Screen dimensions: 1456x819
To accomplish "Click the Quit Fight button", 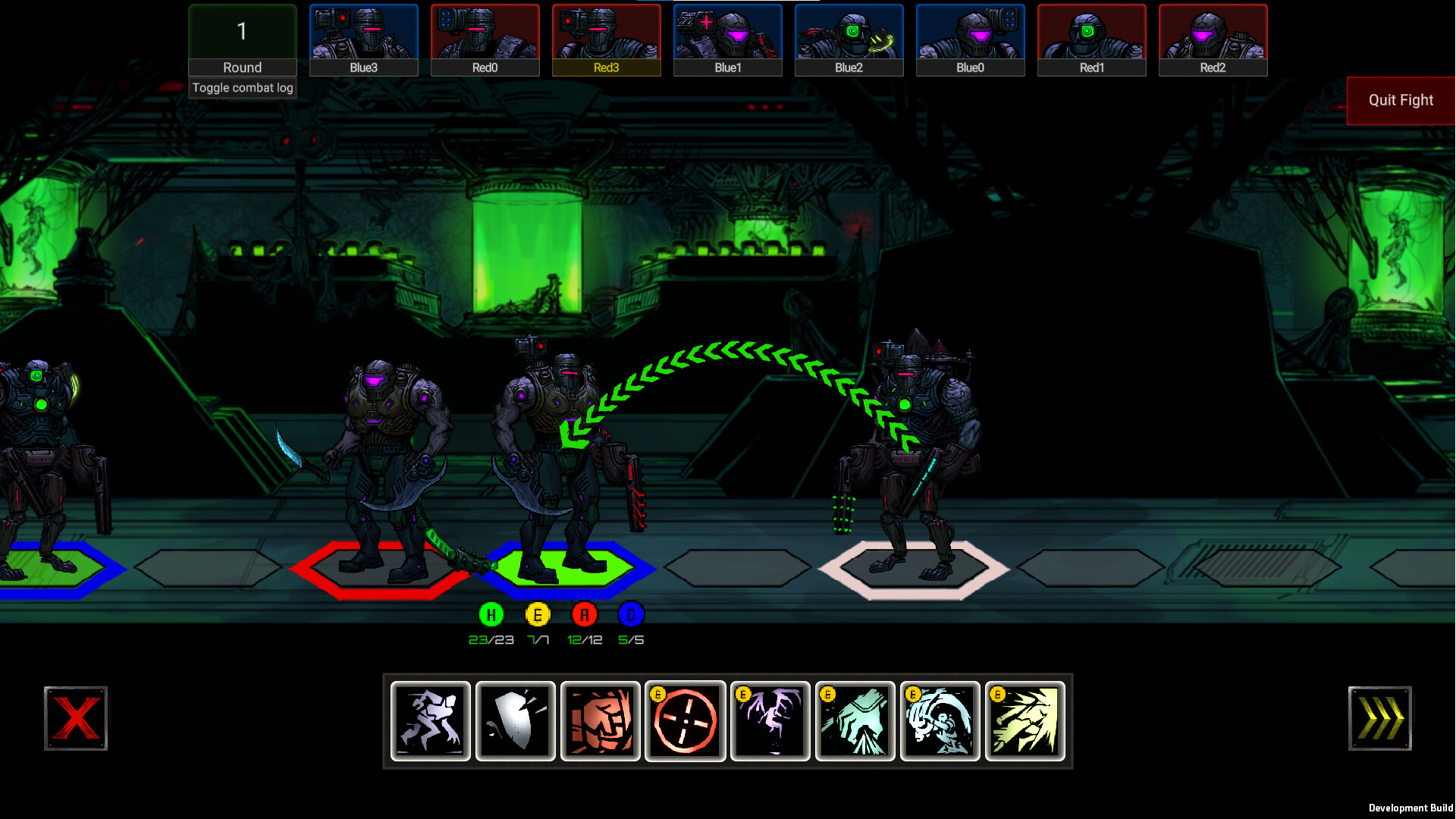I will (1400, 99).
